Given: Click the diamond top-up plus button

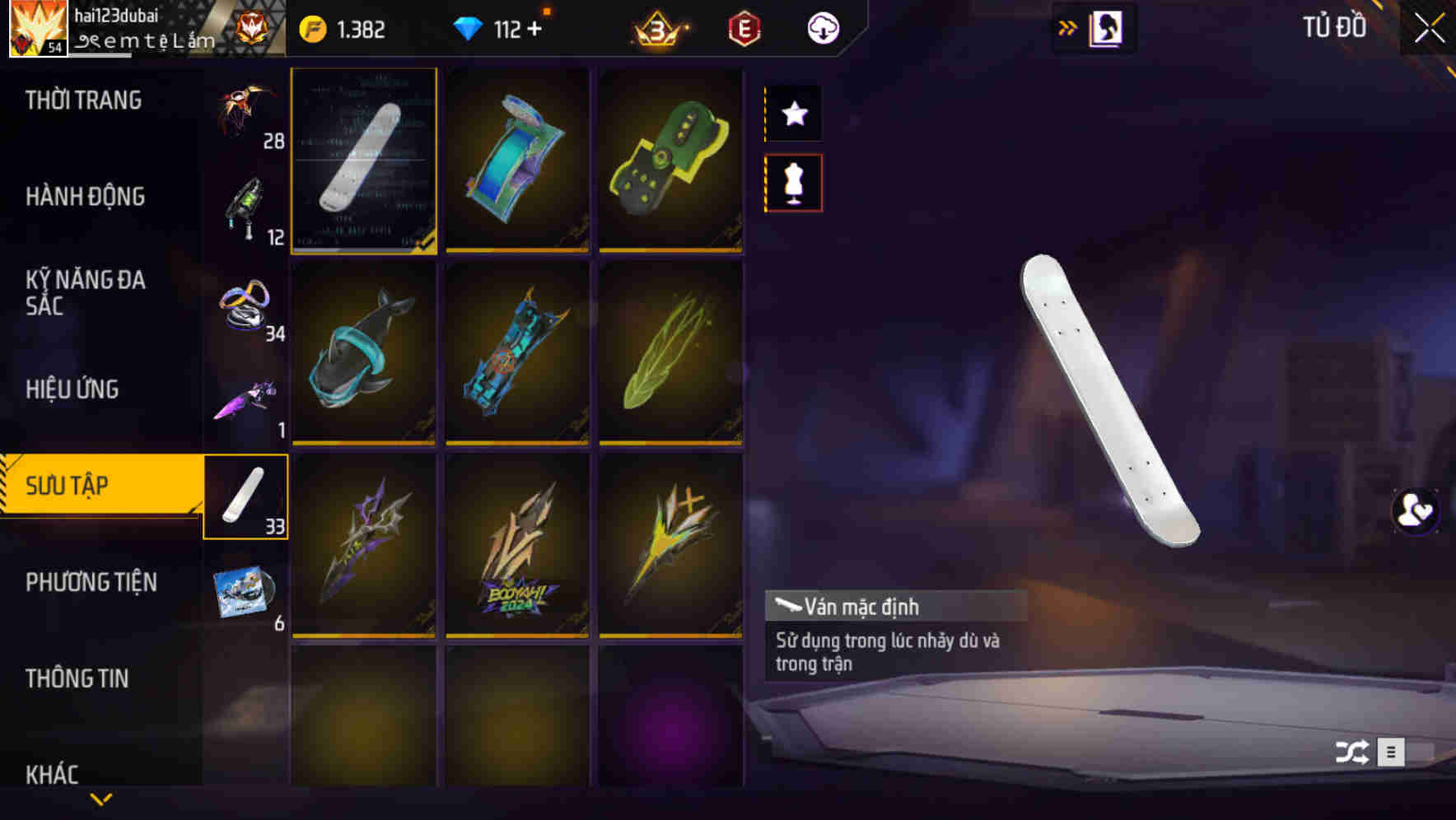Looking at the screenshot, I should (x=535, y=28).
